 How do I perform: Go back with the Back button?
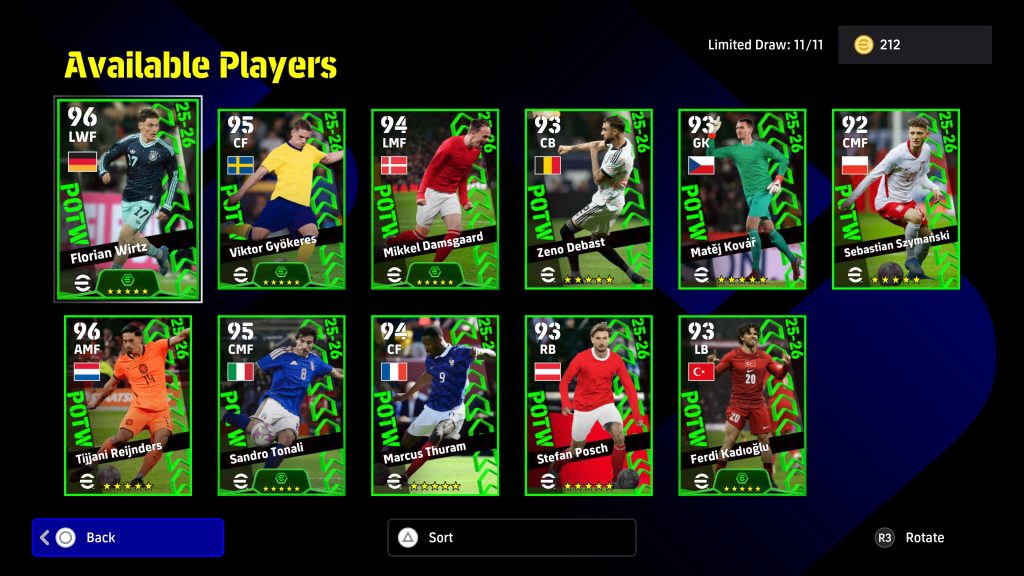(128, 537)
